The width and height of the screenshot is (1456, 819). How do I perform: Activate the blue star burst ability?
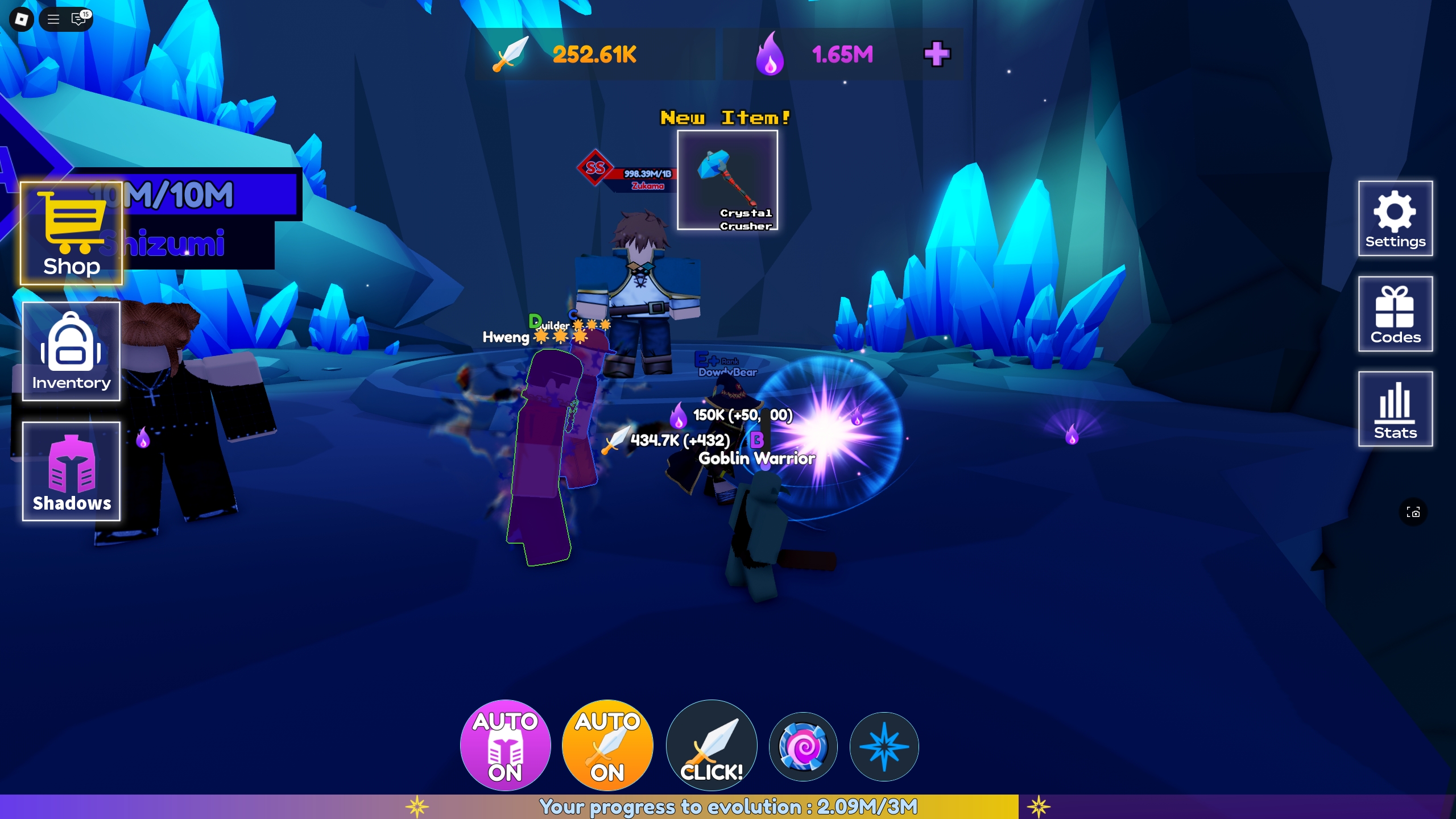coord(884,747)
